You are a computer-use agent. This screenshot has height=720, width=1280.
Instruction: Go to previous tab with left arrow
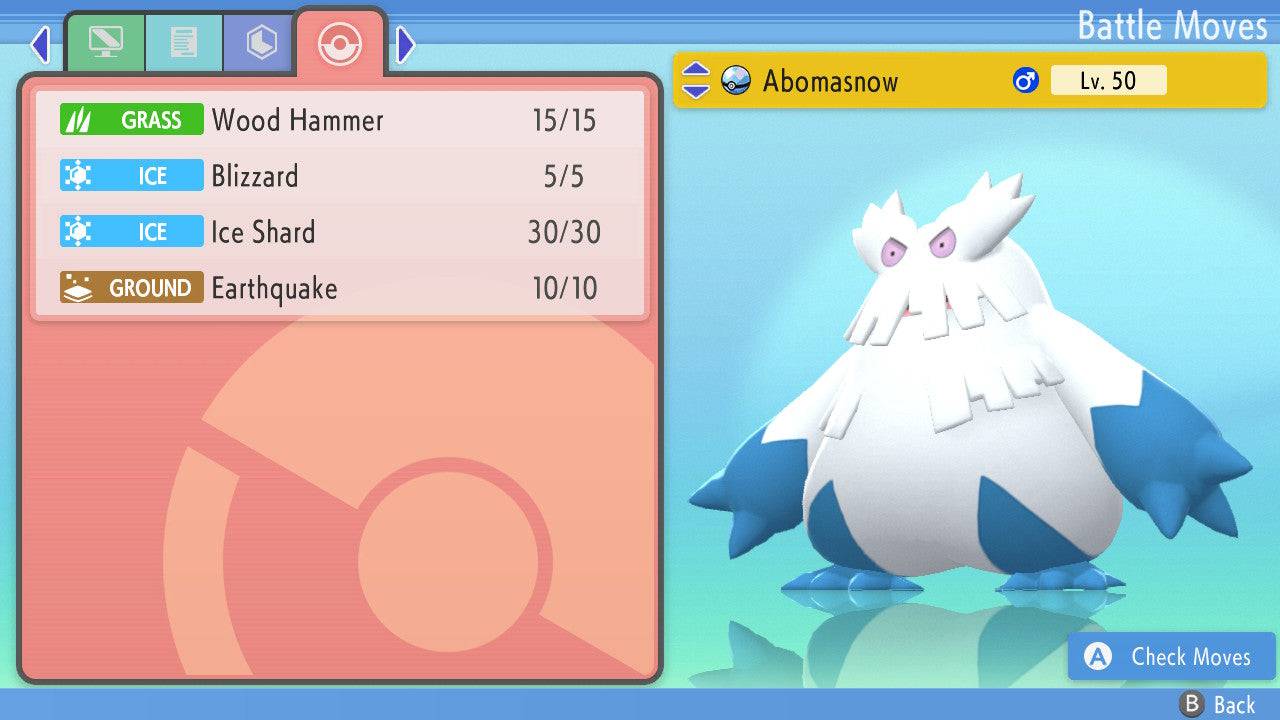tap(40, 44)
